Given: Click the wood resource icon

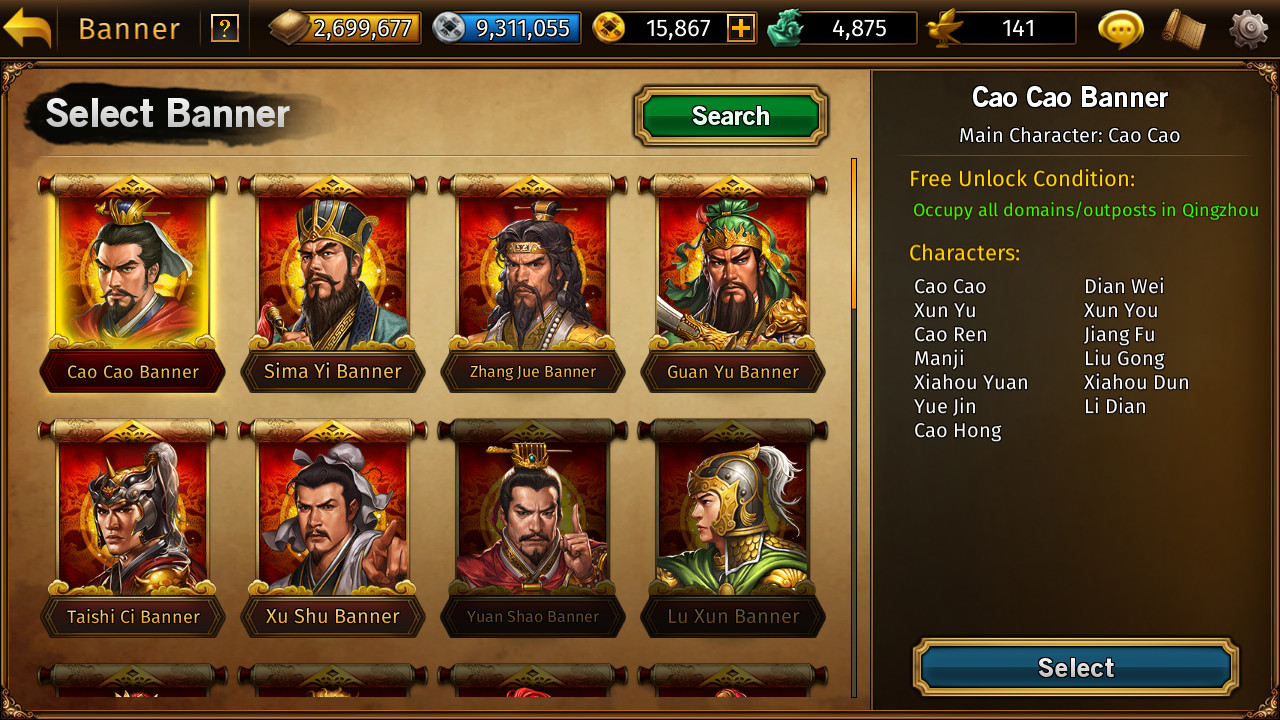Looking at the screenshot, I should pyautogui.click(x=288, y=27).
